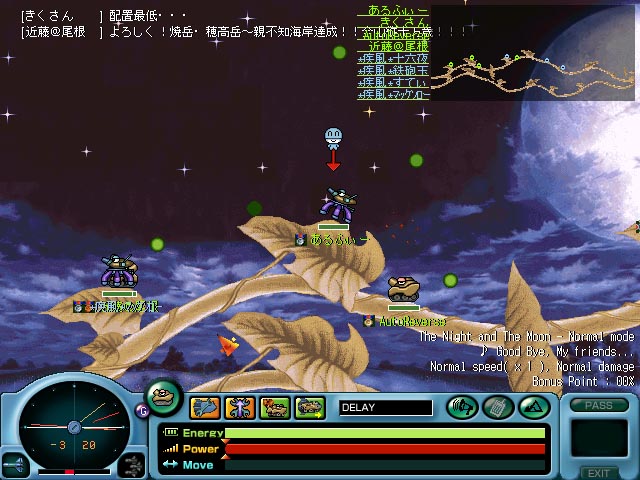The height and width of the screenshot is (480, 640).
Task: Select the first blue item slot
Action: tap(205, 407)
